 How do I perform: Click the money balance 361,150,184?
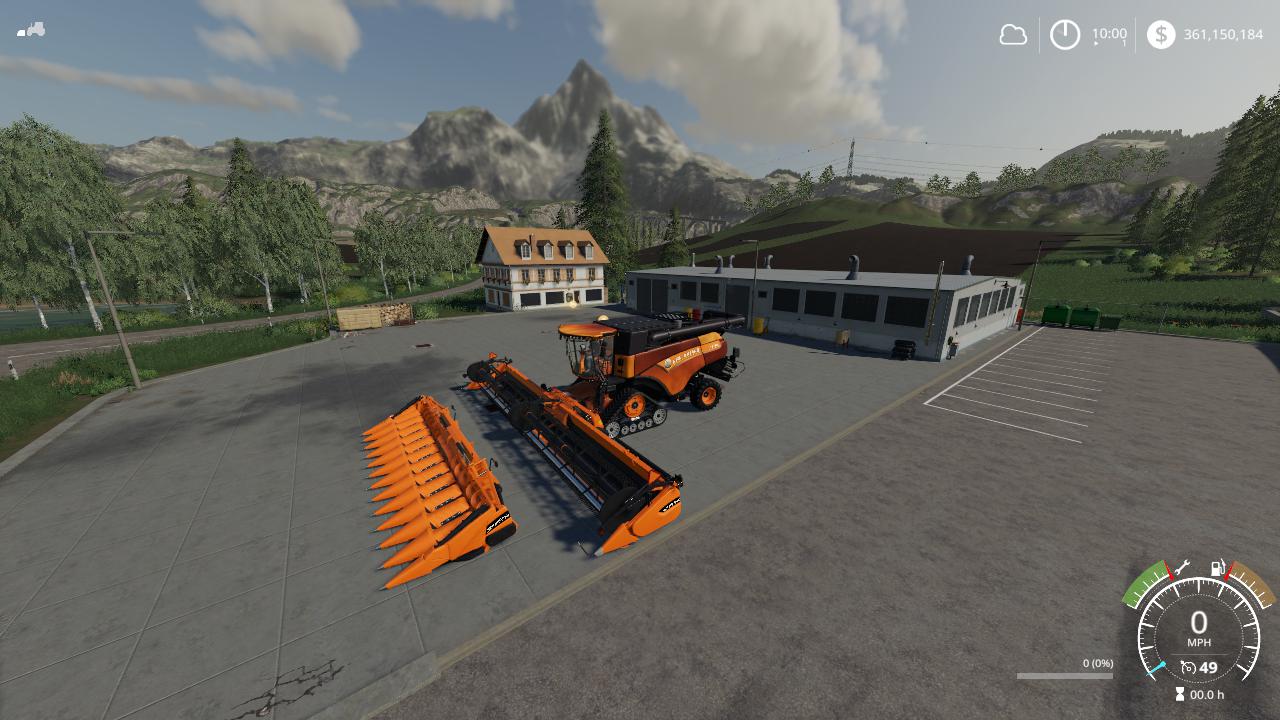[x=1224, y=33]
